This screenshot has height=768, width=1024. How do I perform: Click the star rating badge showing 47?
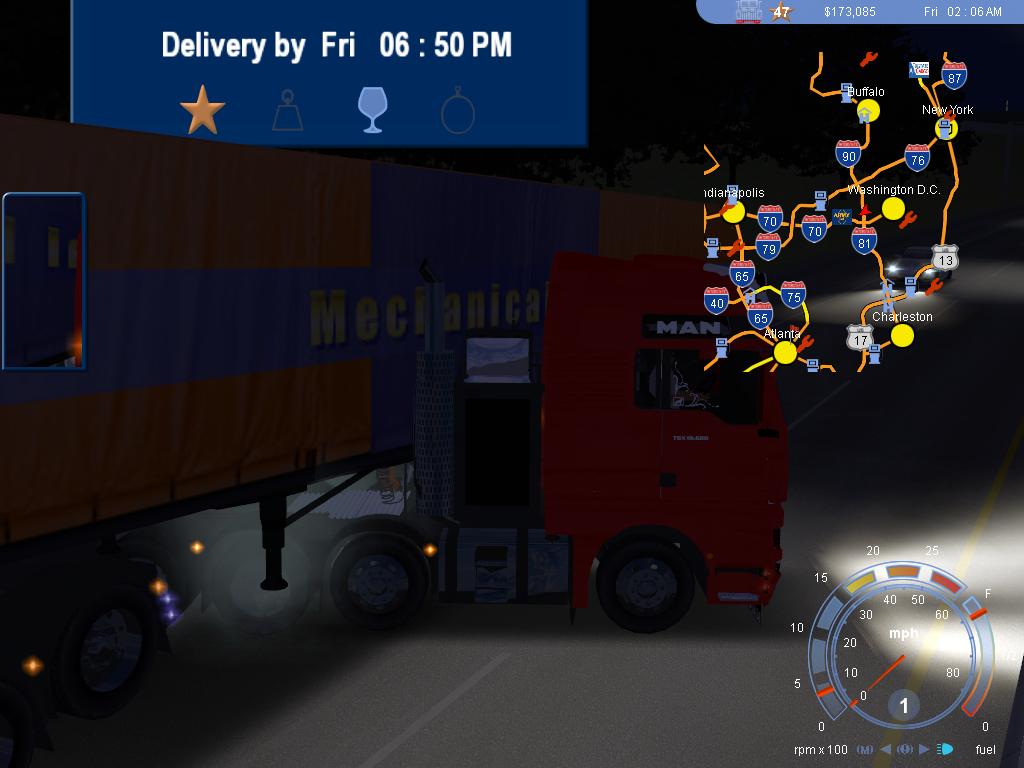pos(781,12)
